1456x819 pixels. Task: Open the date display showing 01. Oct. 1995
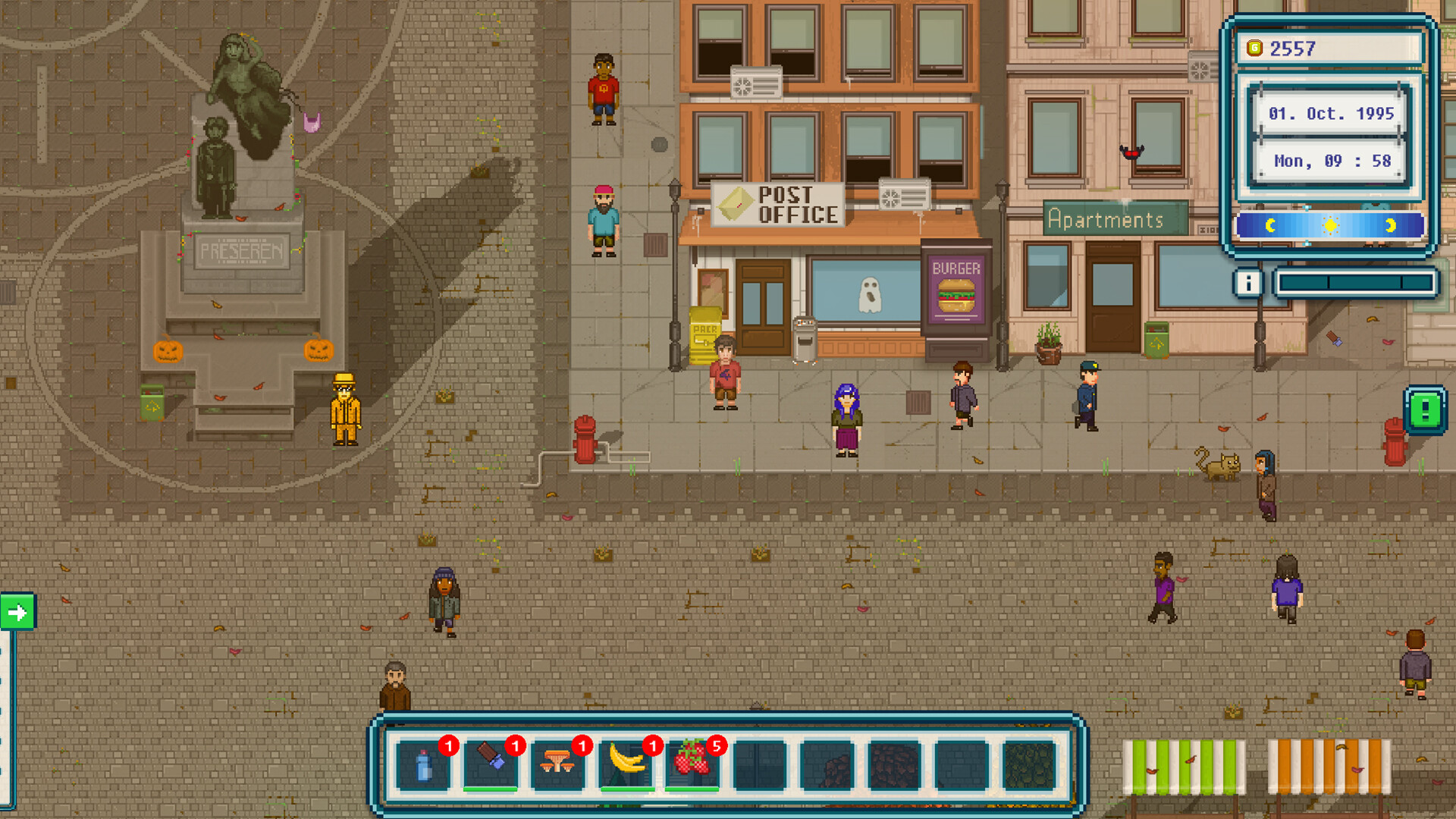tap(1331, 114)
